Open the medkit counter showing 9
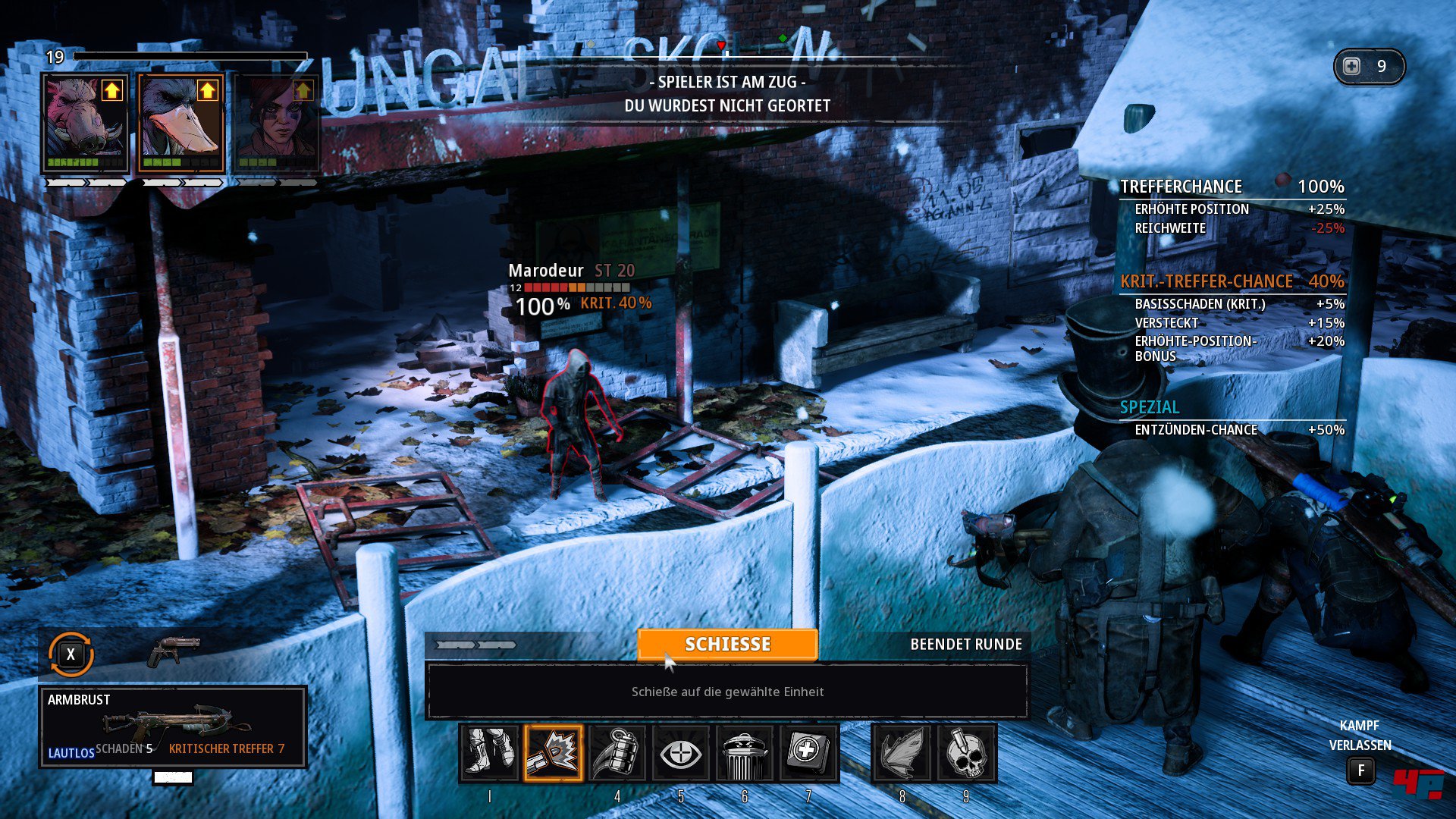This screenshot has width=1456, height=819. pos(1369,67)
